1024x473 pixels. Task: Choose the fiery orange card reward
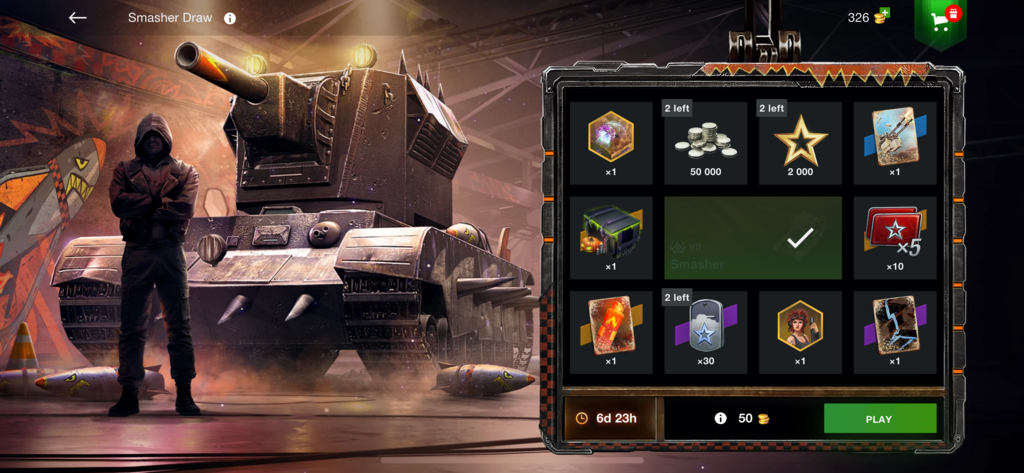pyautogui.click(x=611, y=332)
